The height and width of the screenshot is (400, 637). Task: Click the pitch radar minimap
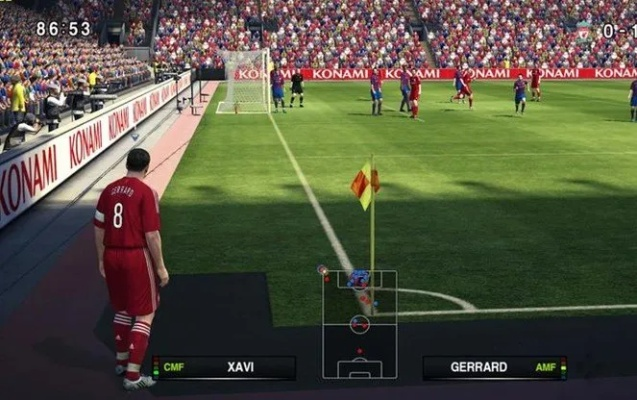[x=359, y=324]
